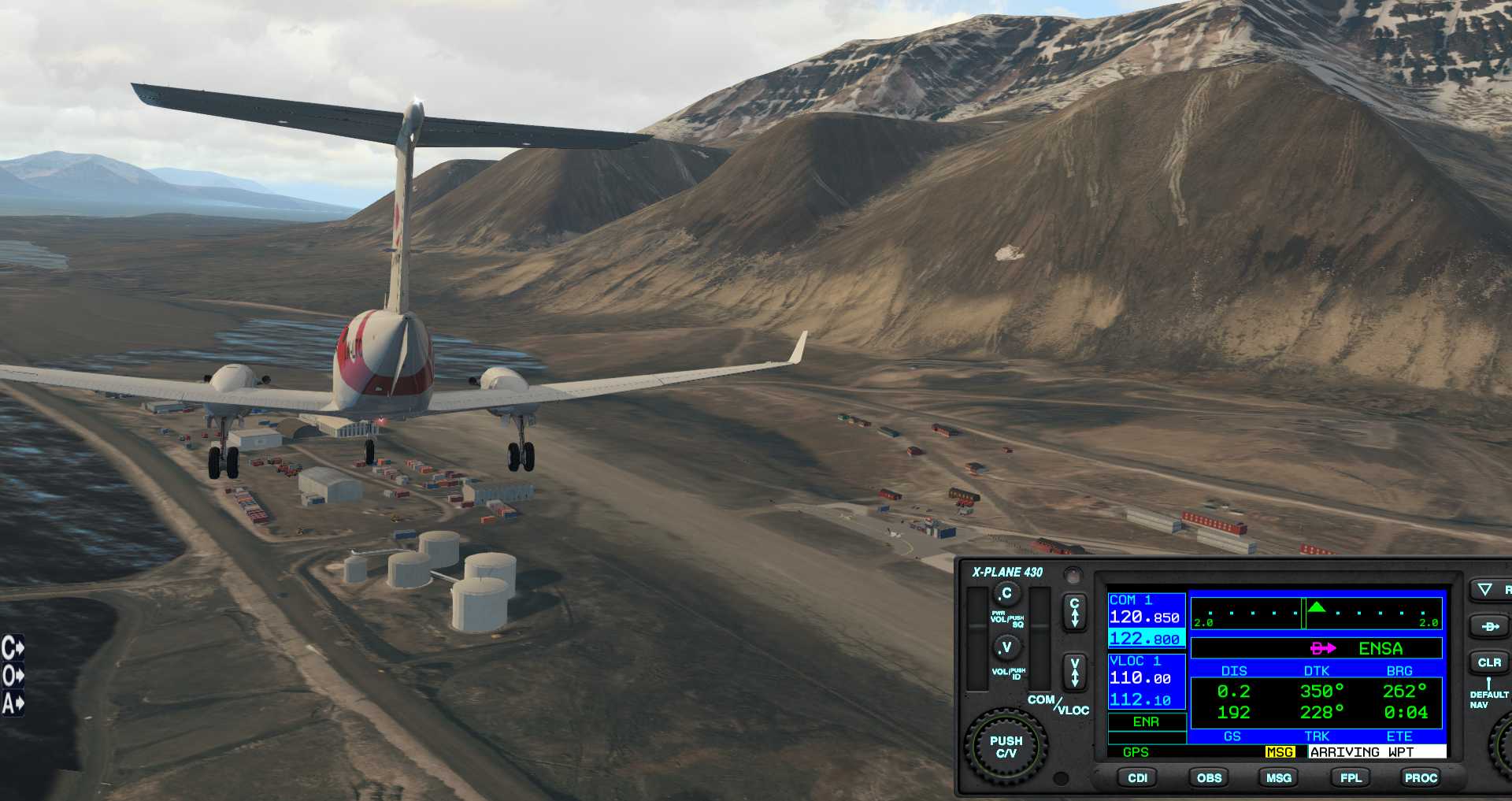The image size is (1512, 801).
Task: Select the PROC procedures button
Action: point(1421,777)
